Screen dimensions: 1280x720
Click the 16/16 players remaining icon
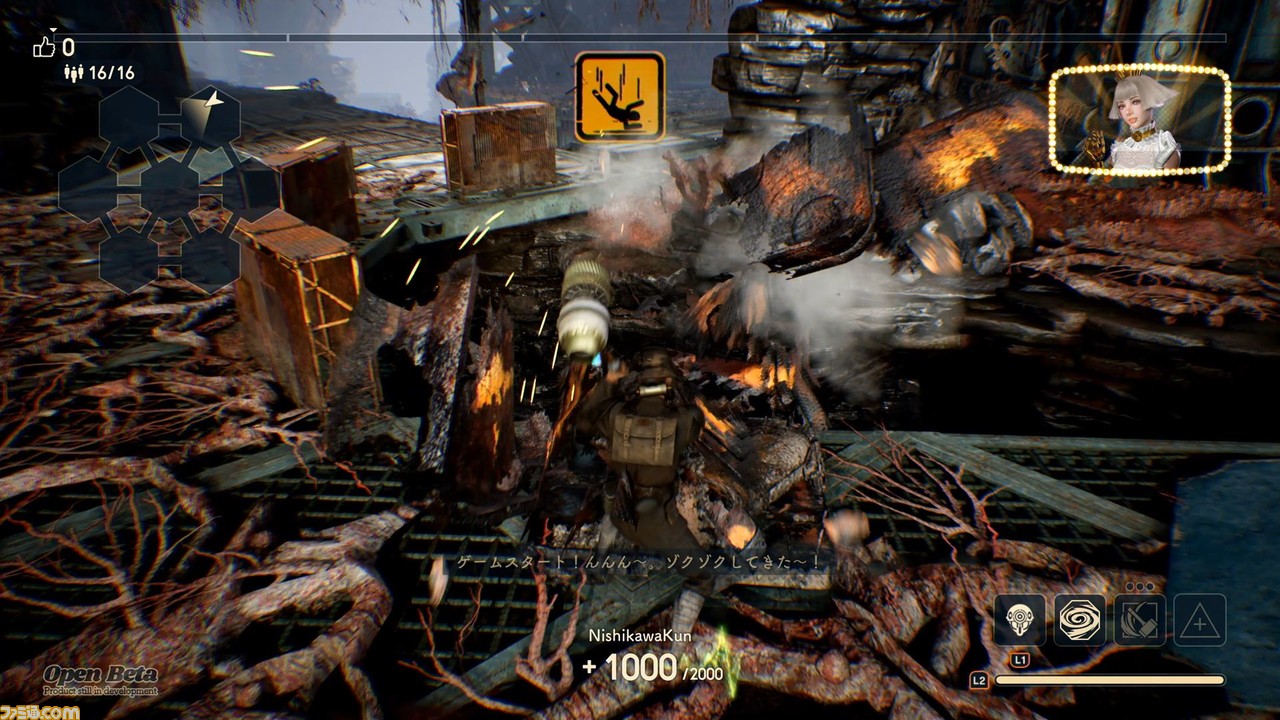click(73, 73)
